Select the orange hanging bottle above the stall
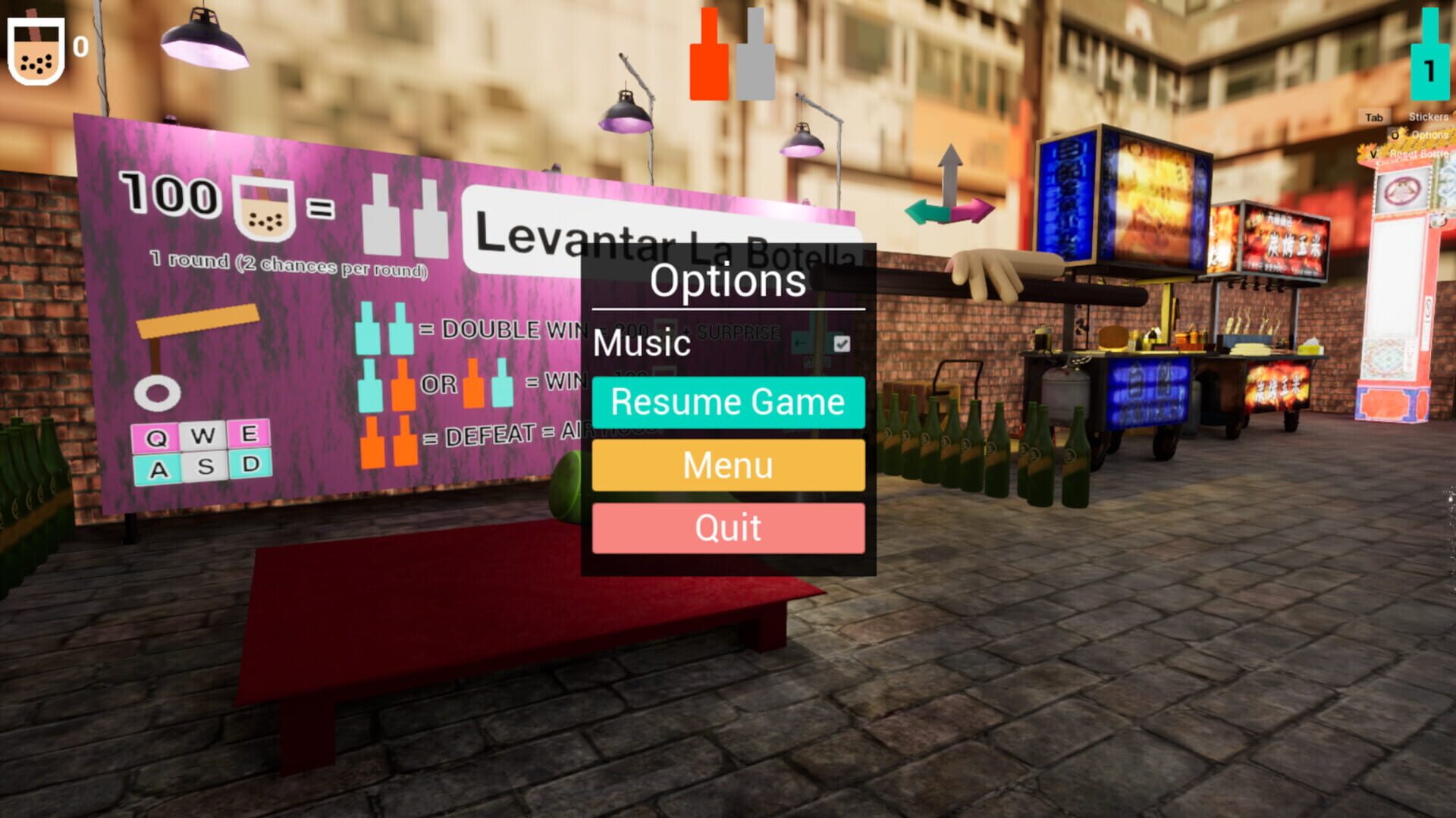The width and height of the screenshot is (1456, 818). (x=709, y=57)
